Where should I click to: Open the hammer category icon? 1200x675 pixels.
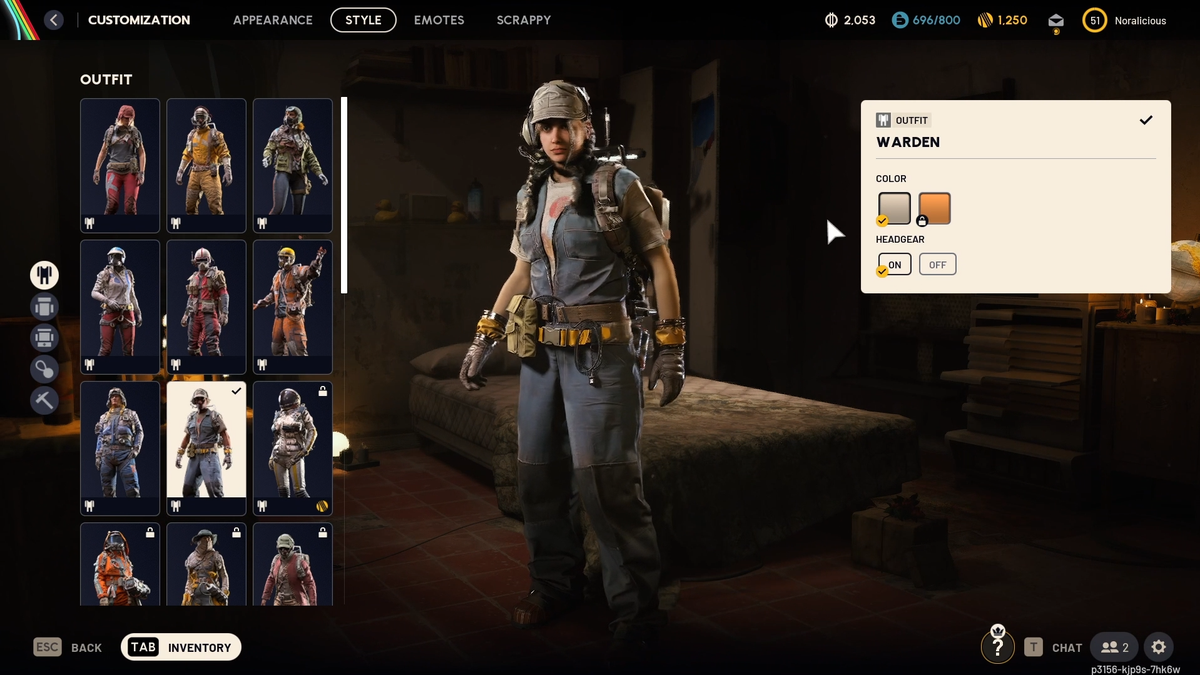coord(44,400)
